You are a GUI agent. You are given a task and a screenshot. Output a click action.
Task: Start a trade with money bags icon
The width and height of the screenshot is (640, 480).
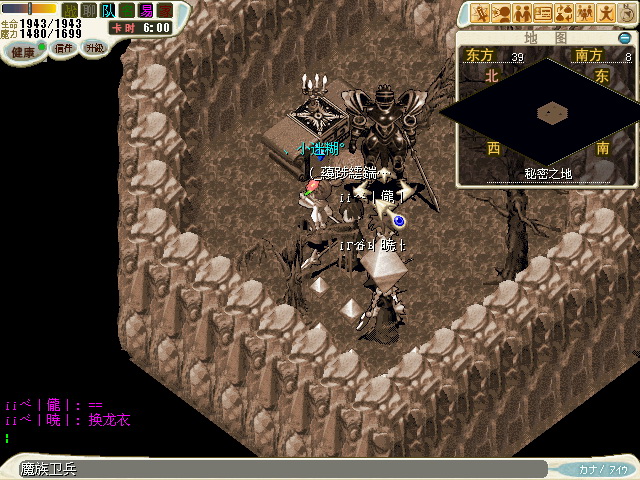pyautogui.click(x=564, y=13)
